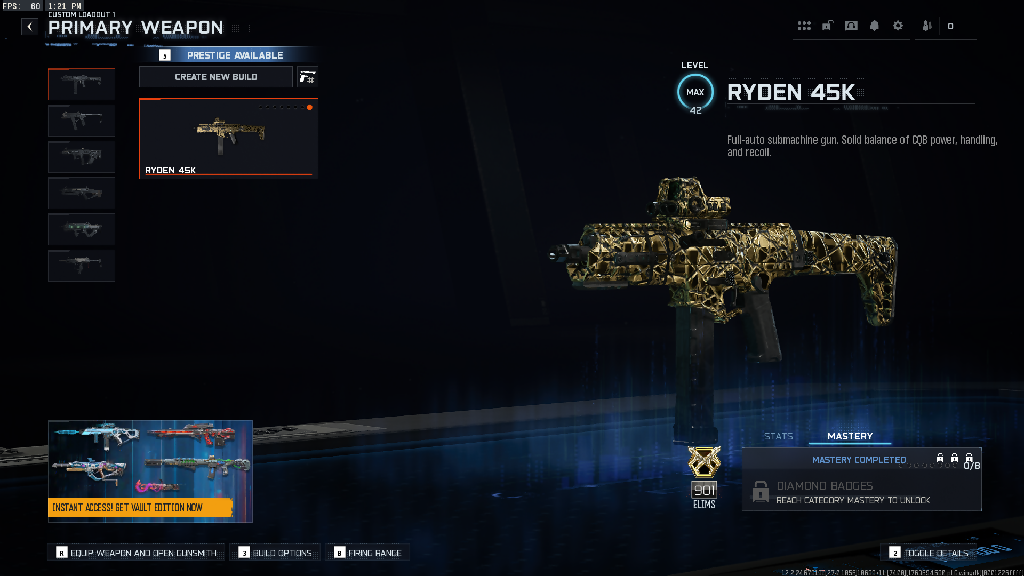Switch to the Stats tab
1024x576 pixels.
click(x=779, y=436)
